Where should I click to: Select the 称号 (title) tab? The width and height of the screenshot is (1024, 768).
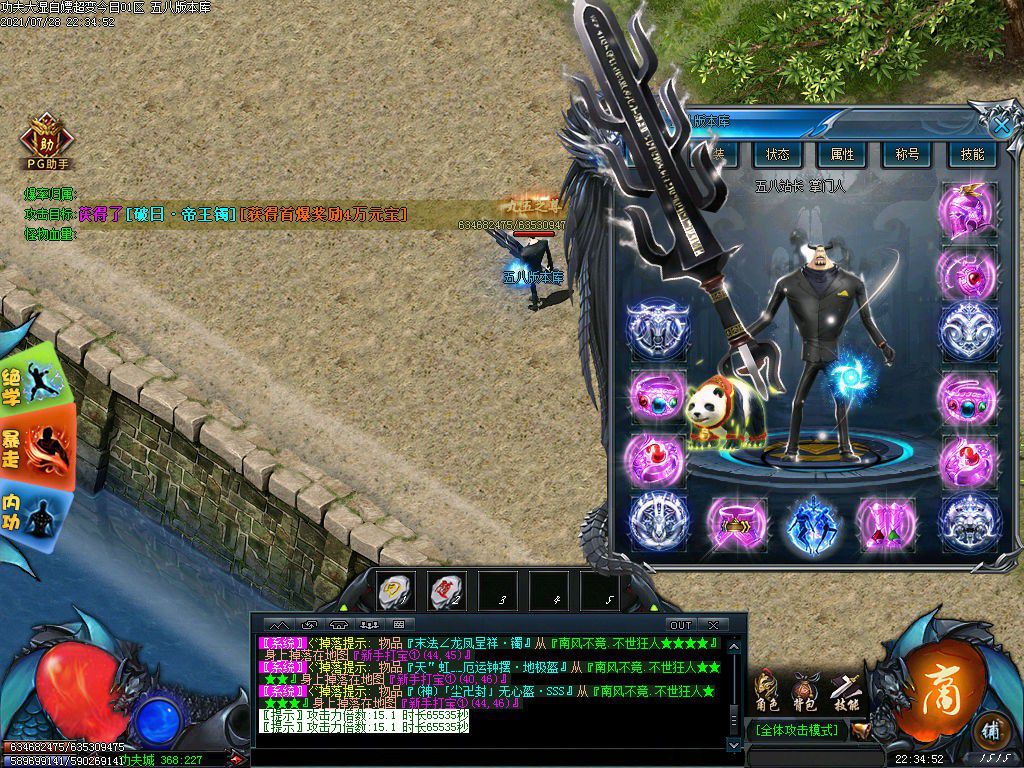click(x=907, y=155)
